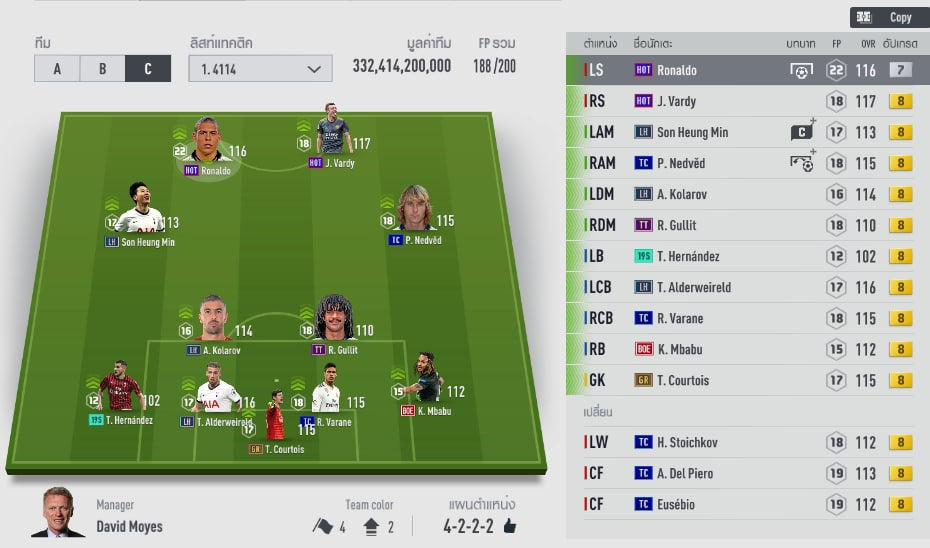This screenshot has height=548, width=930.
Task: Switch to team tab A
Action: coord(56,69)
